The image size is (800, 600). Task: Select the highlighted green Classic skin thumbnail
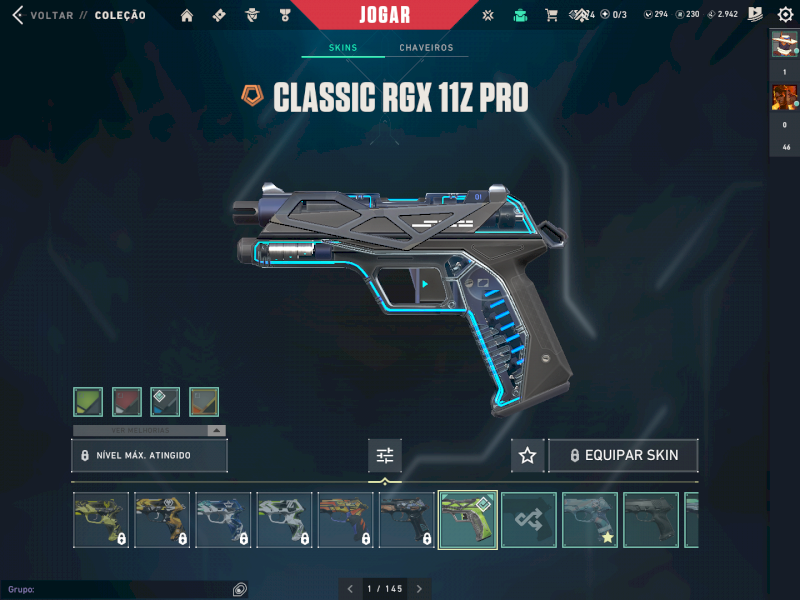pyautogui.click(x=468, y=520)
